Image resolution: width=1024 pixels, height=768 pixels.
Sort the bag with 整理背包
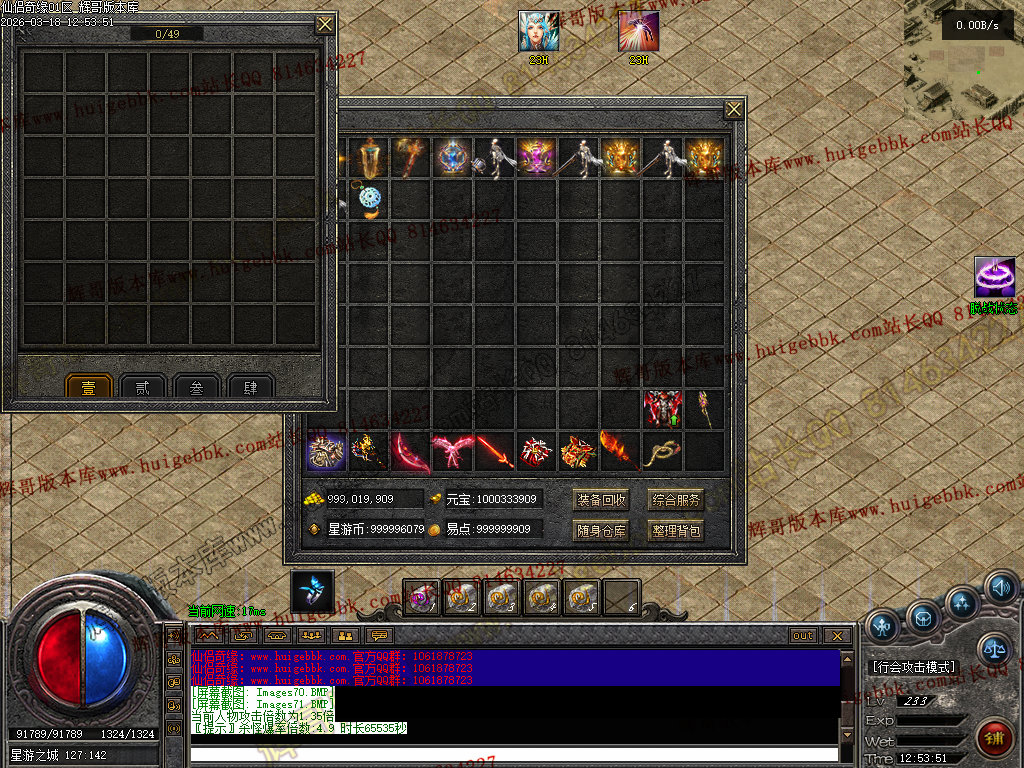[677, 530]
